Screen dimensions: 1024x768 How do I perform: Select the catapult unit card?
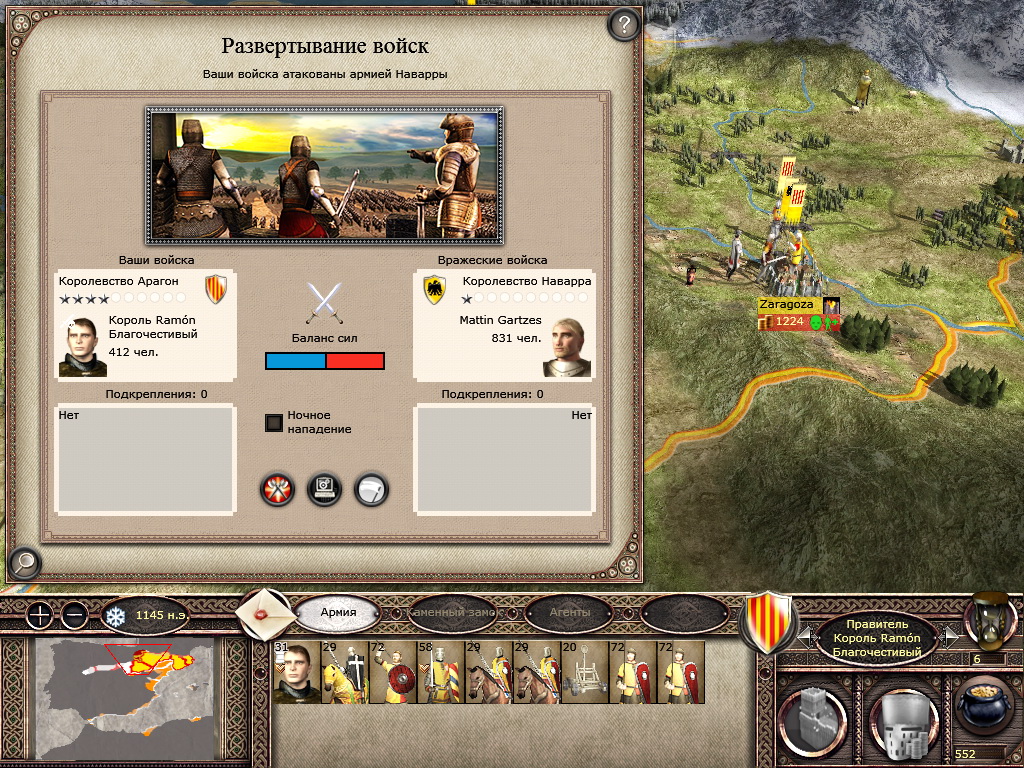click(584, 673)
